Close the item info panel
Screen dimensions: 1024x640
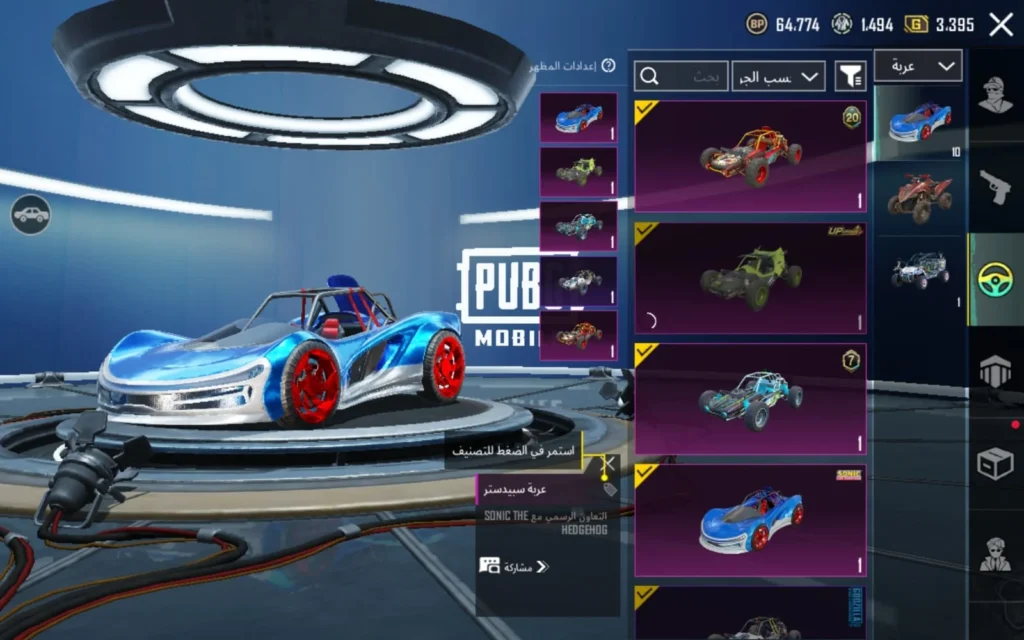[x=607, y=463]
